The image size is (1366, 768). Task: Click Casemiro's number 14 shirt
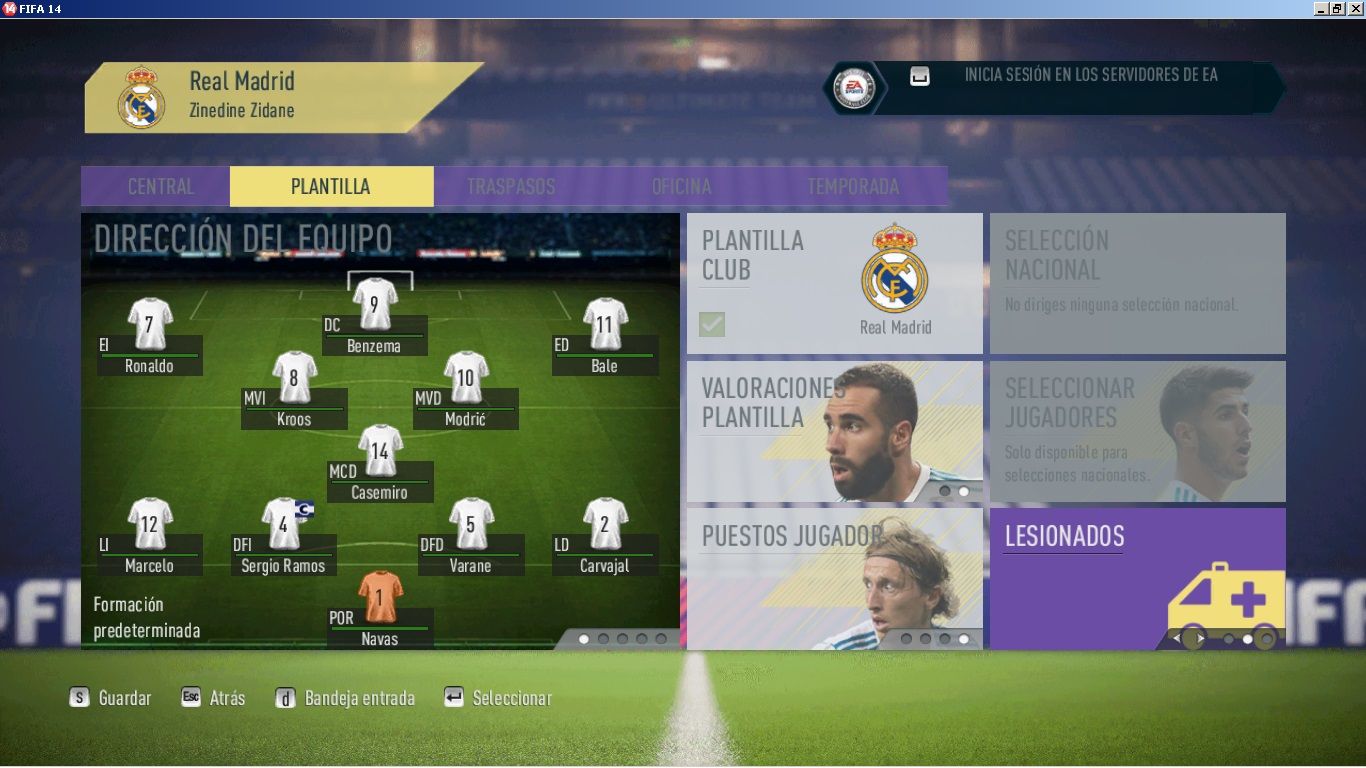pos(380,451)
